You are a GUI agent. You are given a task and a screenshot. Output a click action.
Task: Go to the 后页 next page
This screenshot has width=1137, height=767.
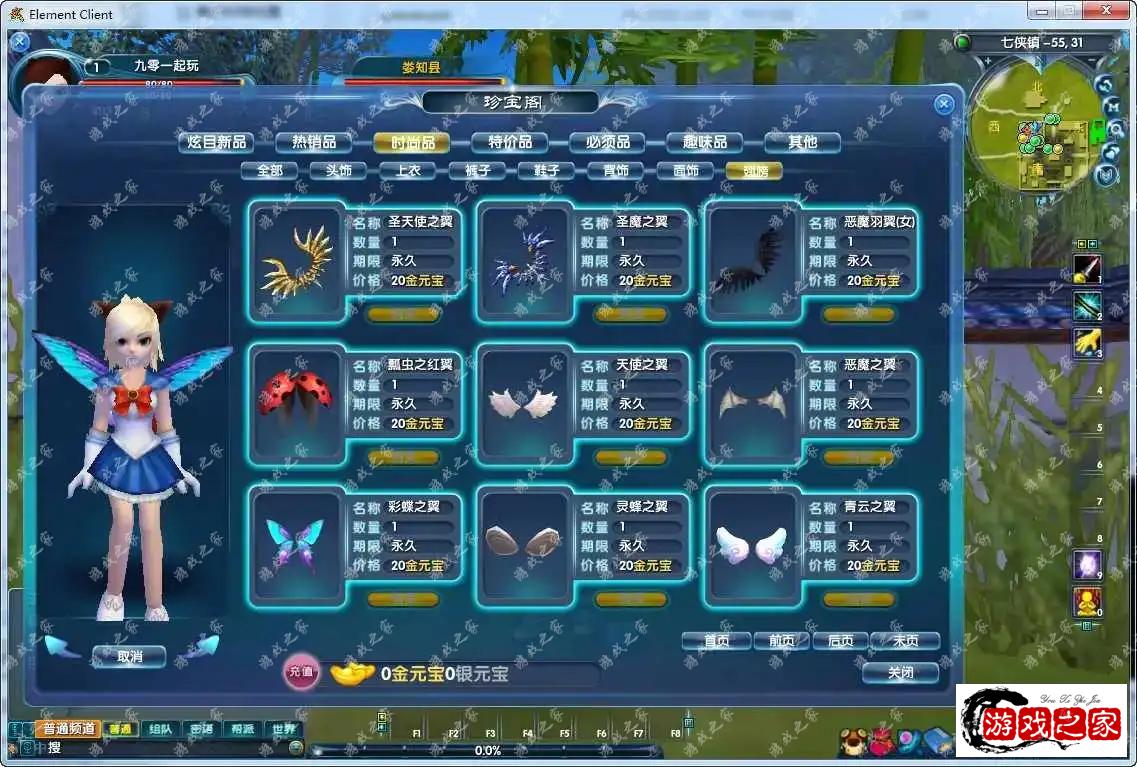[834, 641]
